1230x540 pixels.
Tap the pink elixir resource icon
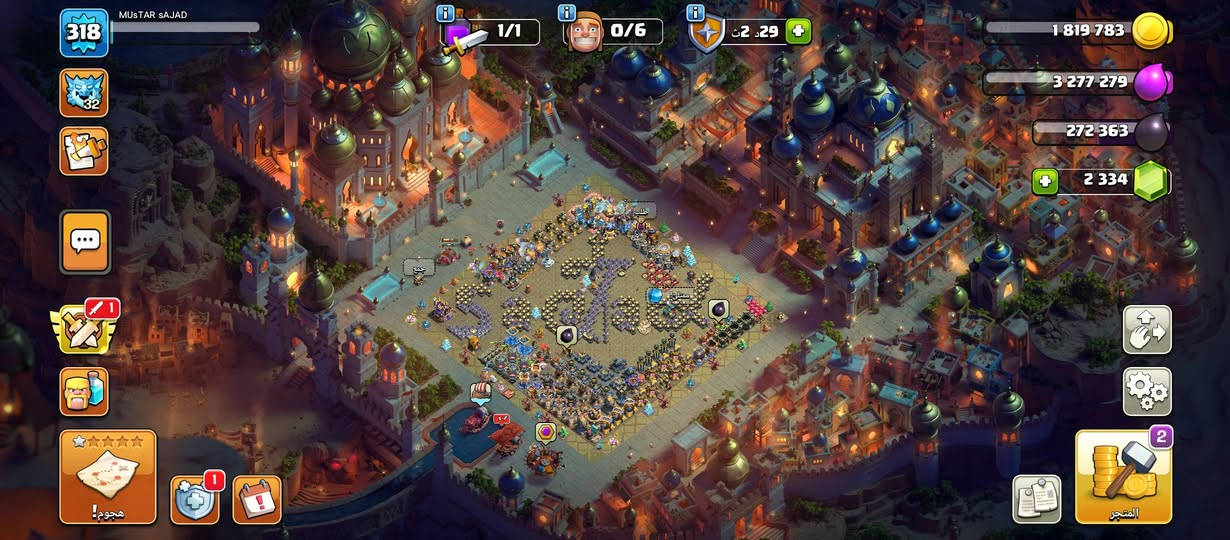coord(1151,82)
